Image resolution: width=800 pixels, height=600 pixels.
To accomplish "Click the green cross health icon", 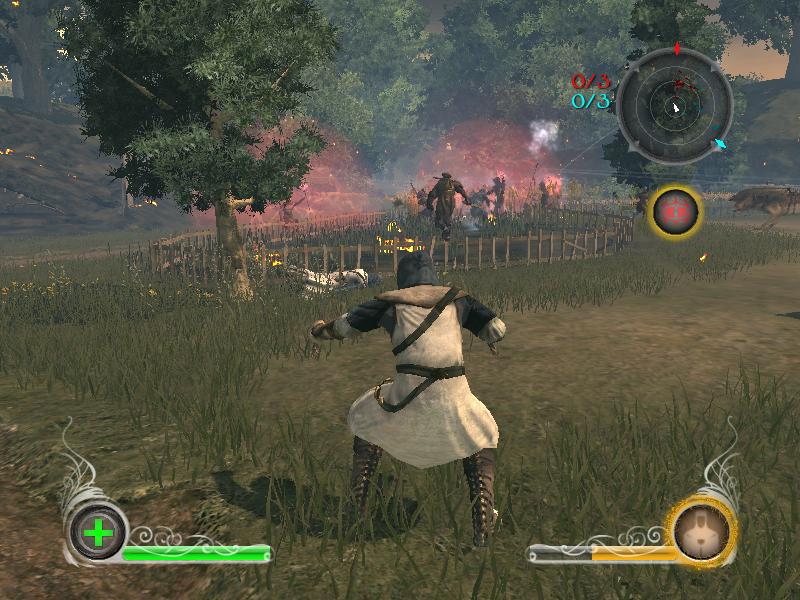I will [x=97, y=532].
